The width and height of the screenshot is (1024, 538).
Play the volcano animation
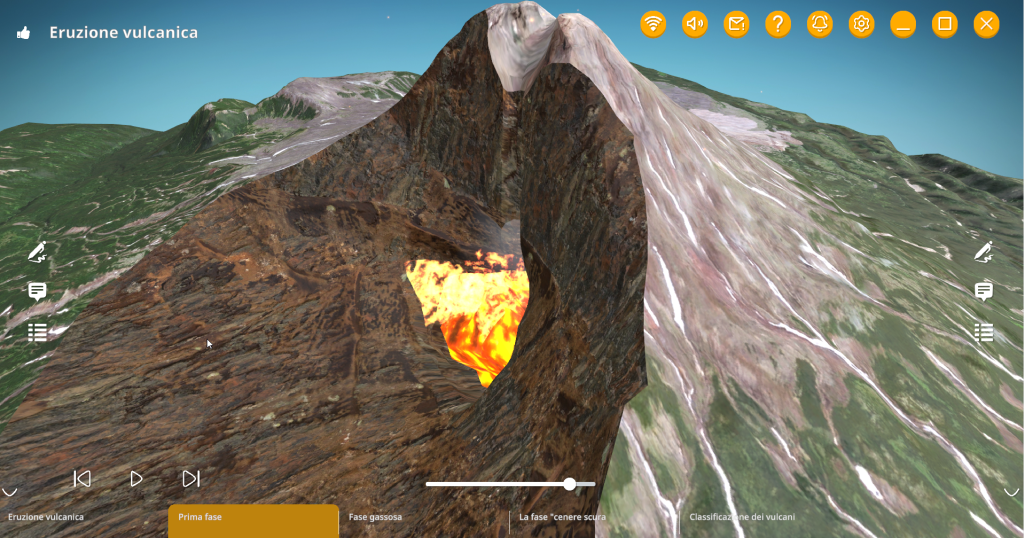pos(137,479)
